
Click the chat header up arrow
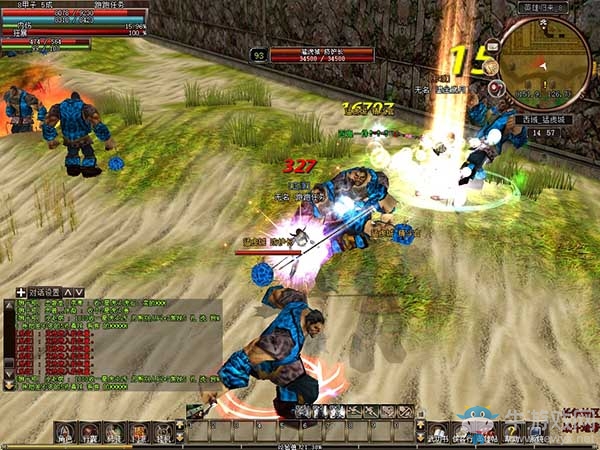67,292
